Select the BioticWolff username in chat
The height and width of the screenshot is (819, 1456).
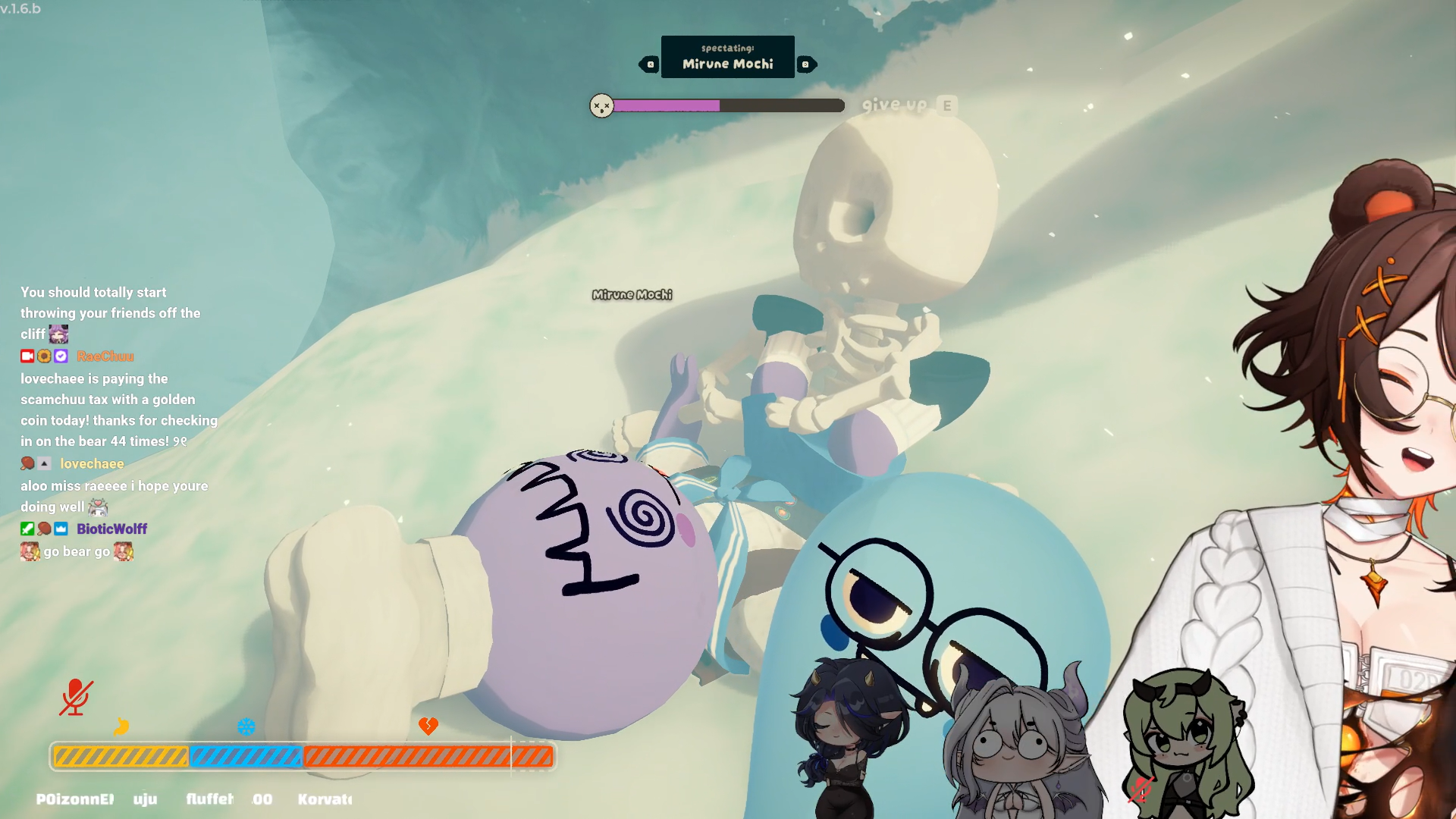(x=111, y=529)
